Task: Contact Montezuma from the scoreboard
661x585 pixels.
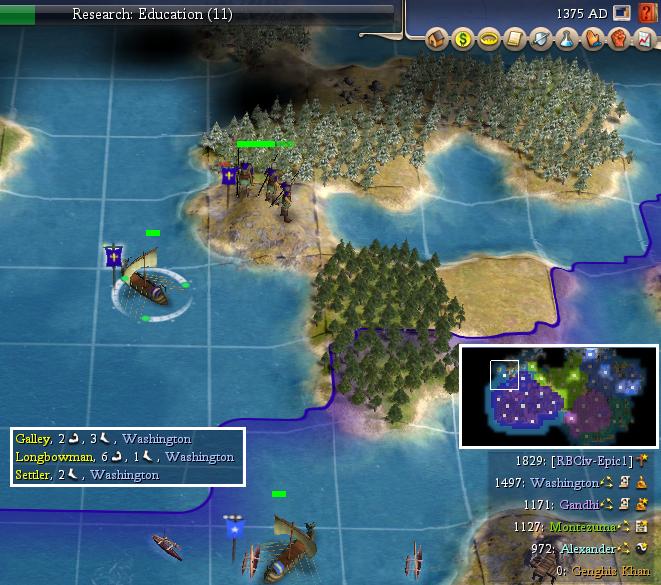Action: [584, 527]
